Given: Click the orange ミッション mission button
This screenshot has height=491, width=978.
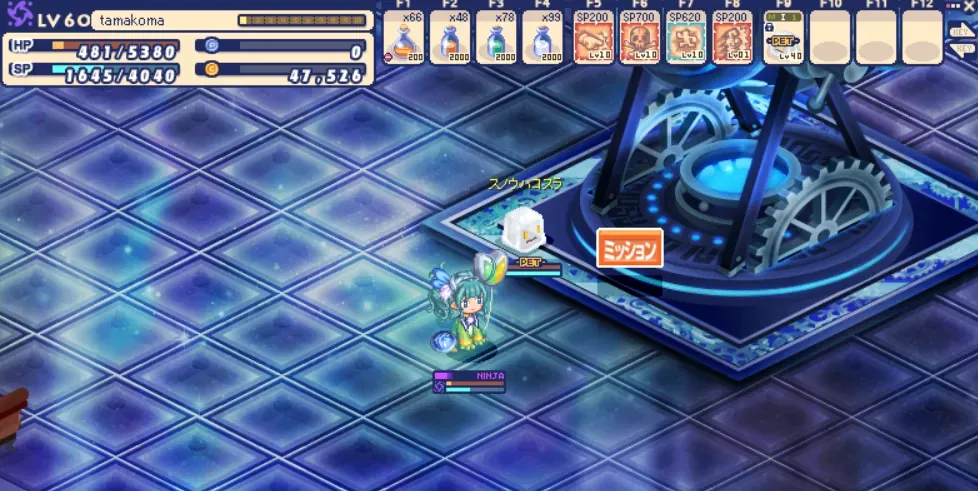Looking at the screenshot, I should (630, 248).
